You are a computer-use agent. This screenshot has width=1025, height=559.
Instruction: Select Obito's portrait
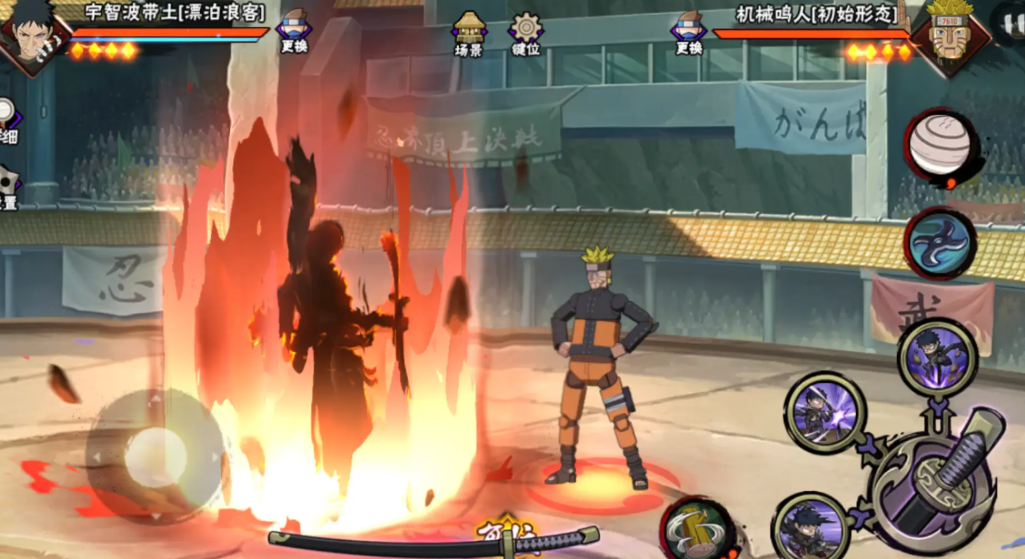pyautogui.click(x=32, y=34)
